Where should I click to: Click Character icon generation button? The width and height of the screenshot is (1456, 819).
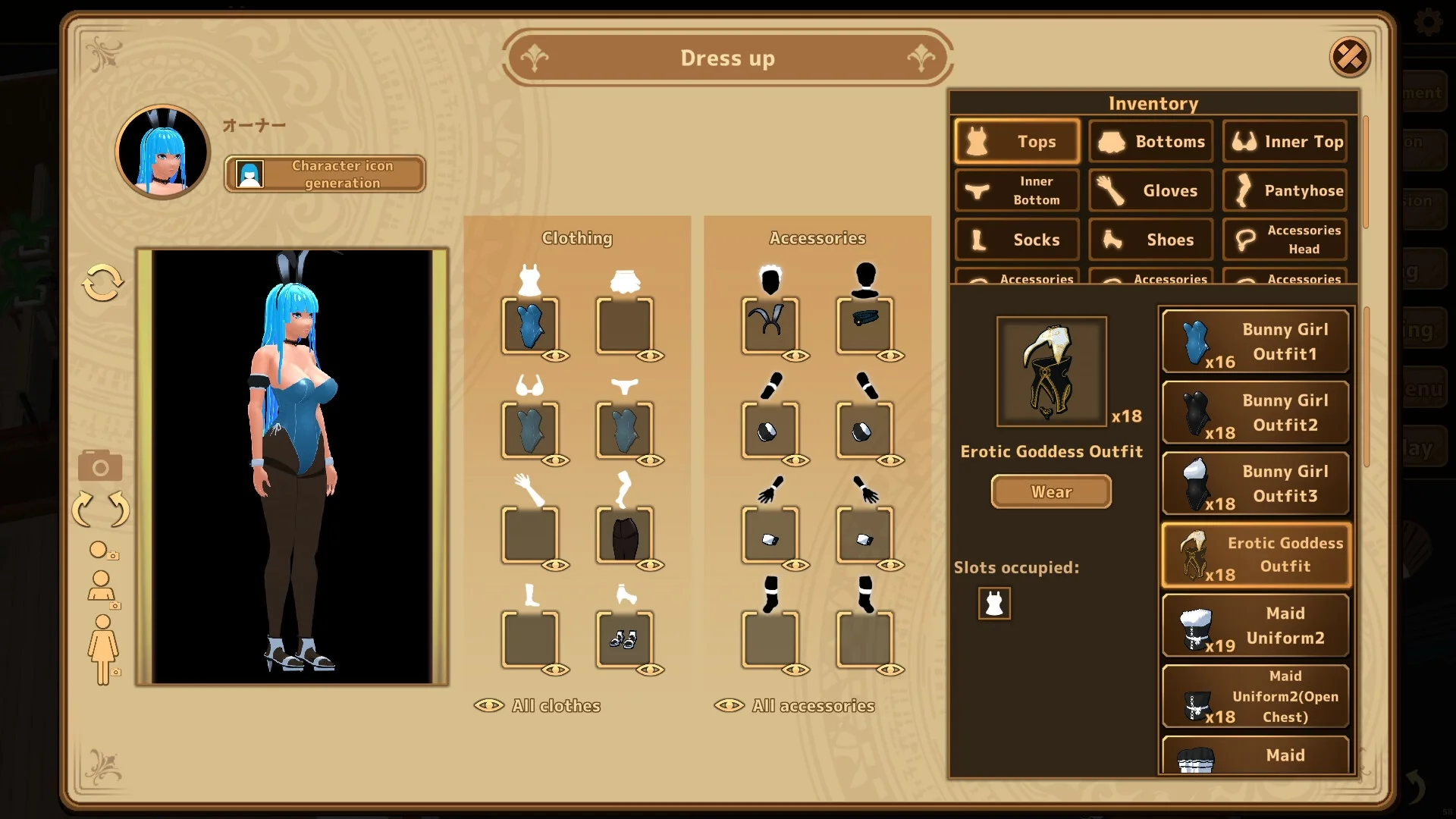point(325,174)
